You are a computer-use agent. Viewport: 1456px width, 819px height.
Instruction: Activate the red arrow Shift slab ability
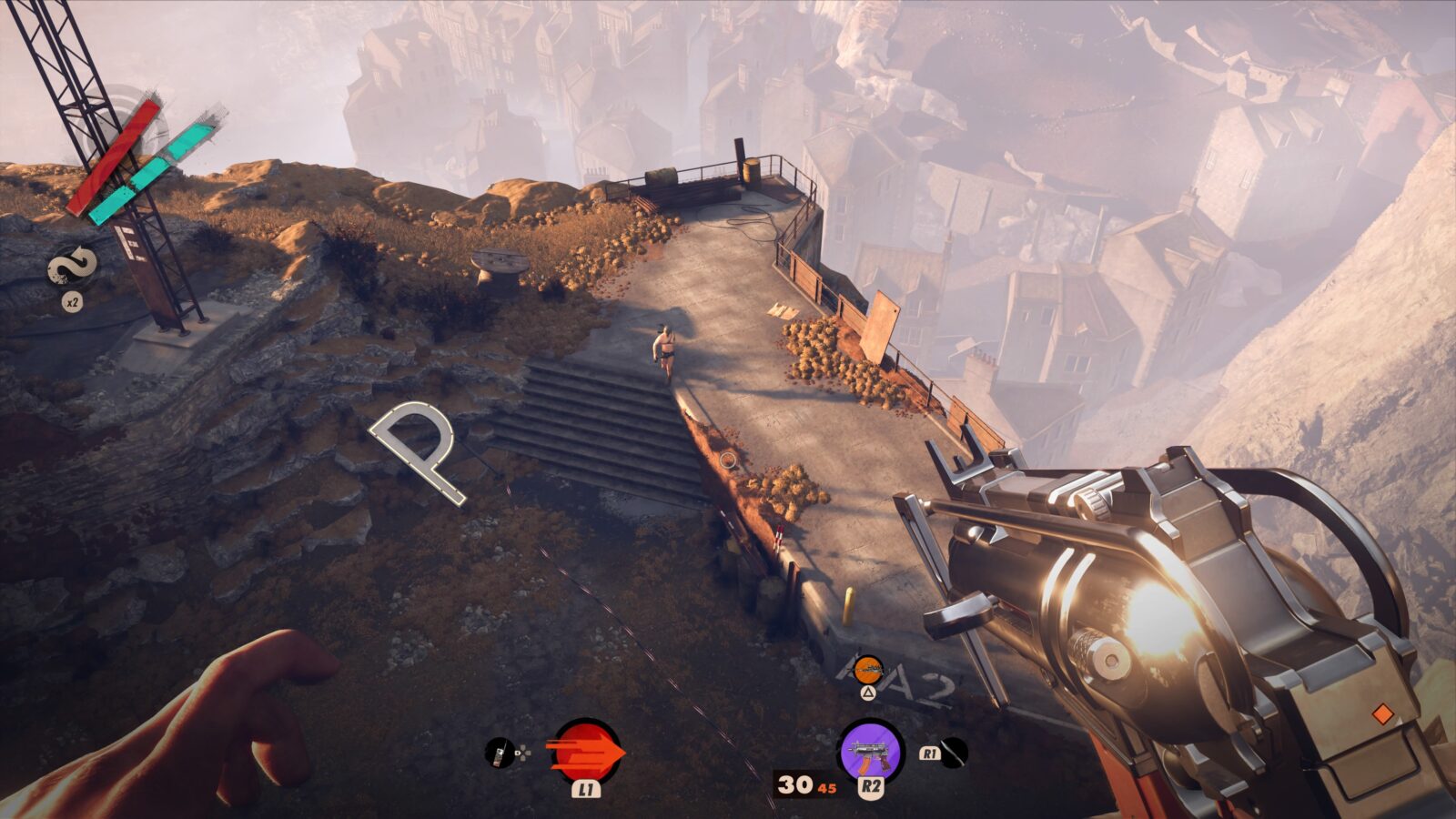(x=587, y=752)
